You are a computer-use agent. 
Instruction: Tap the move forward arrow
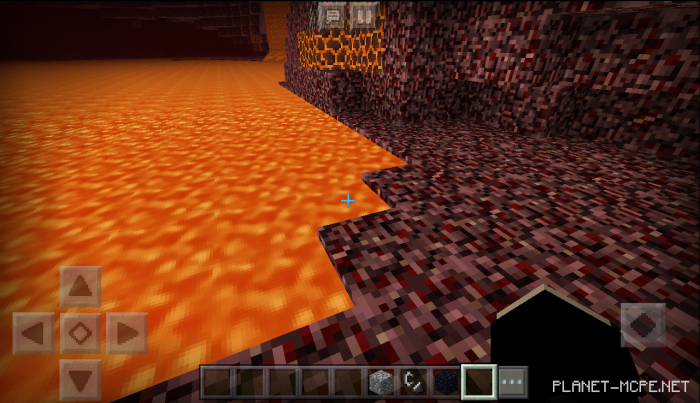(80, 288)
